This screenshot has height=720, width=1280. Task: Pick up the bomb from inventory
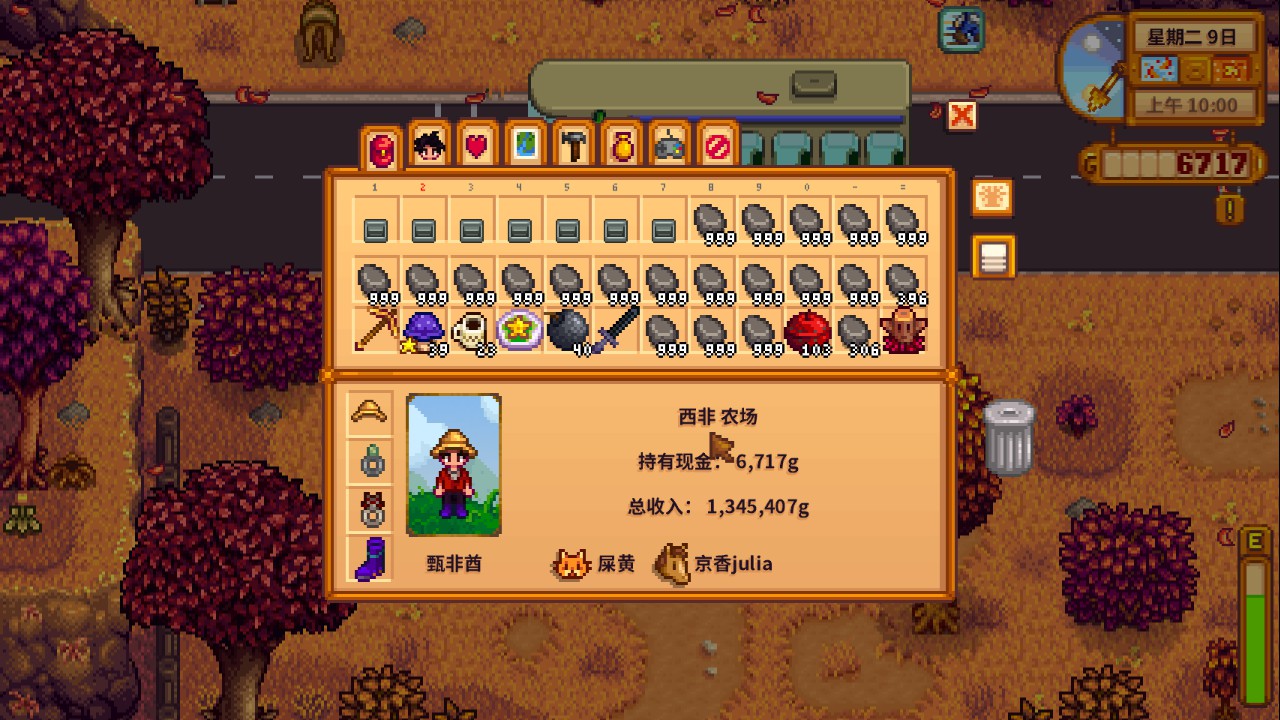coord(566,329)
